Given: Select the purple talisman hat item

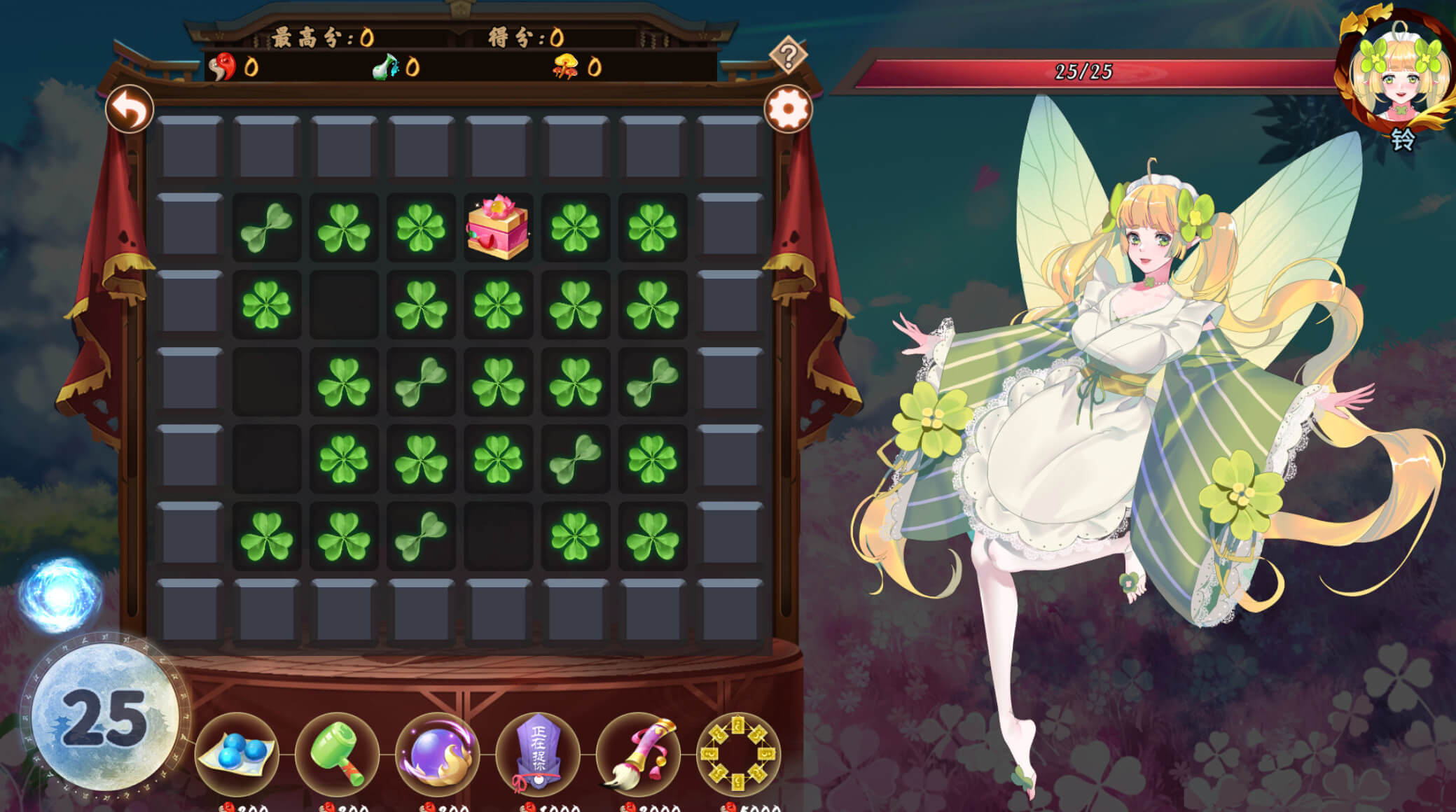Looking at the screenshot, I should click(x=537, y=754).
